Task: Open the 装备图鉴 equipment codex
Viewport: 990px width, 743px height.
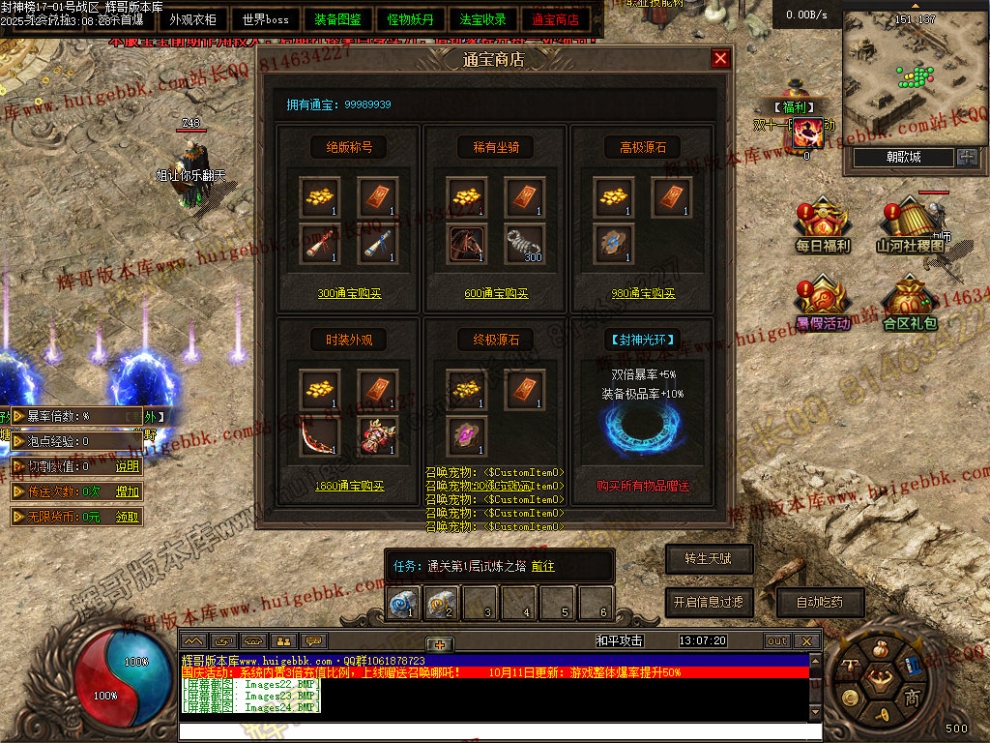Action: [338, 19]
